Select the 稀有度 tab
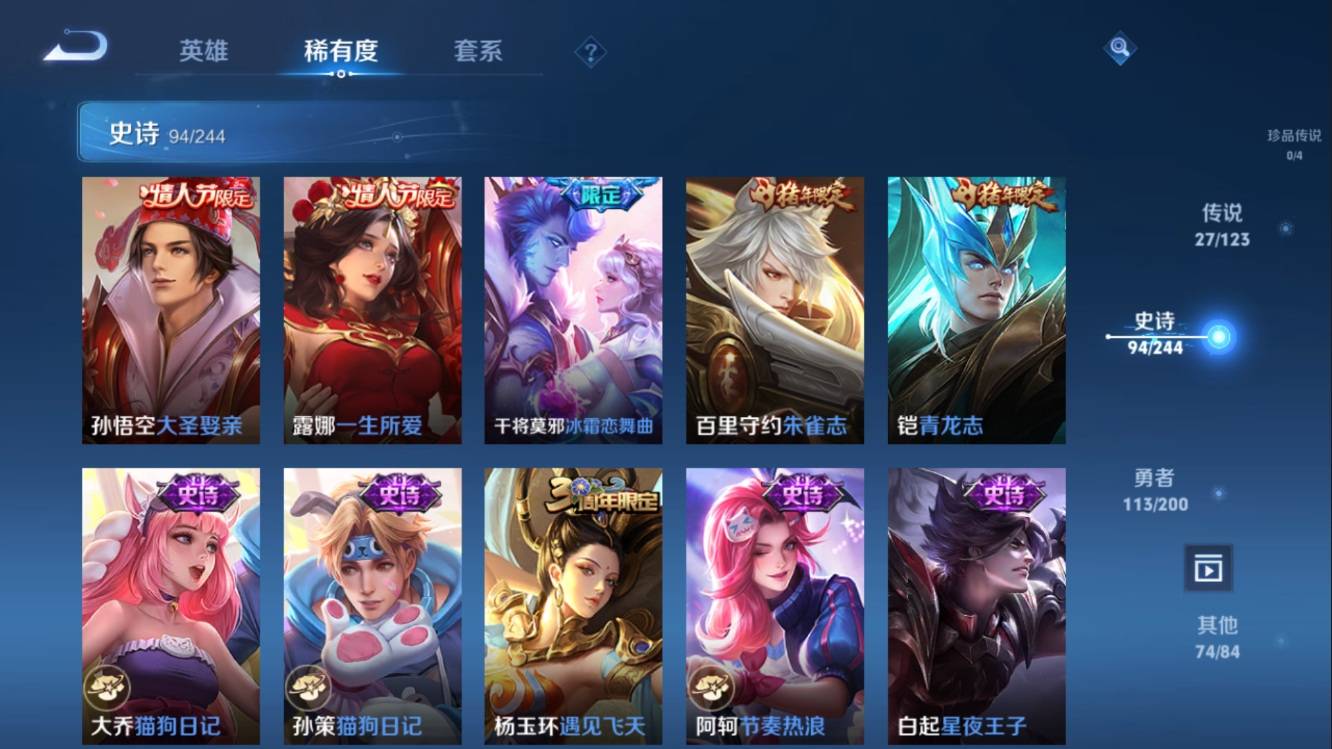 tap(341, 51)
